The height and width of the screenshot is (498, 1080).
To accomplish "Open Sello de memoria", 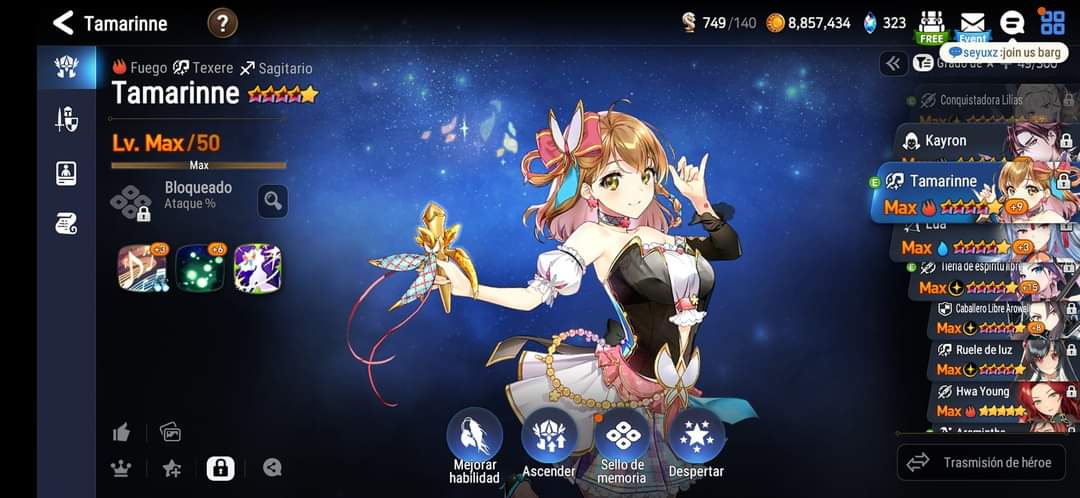I will 622,436.
